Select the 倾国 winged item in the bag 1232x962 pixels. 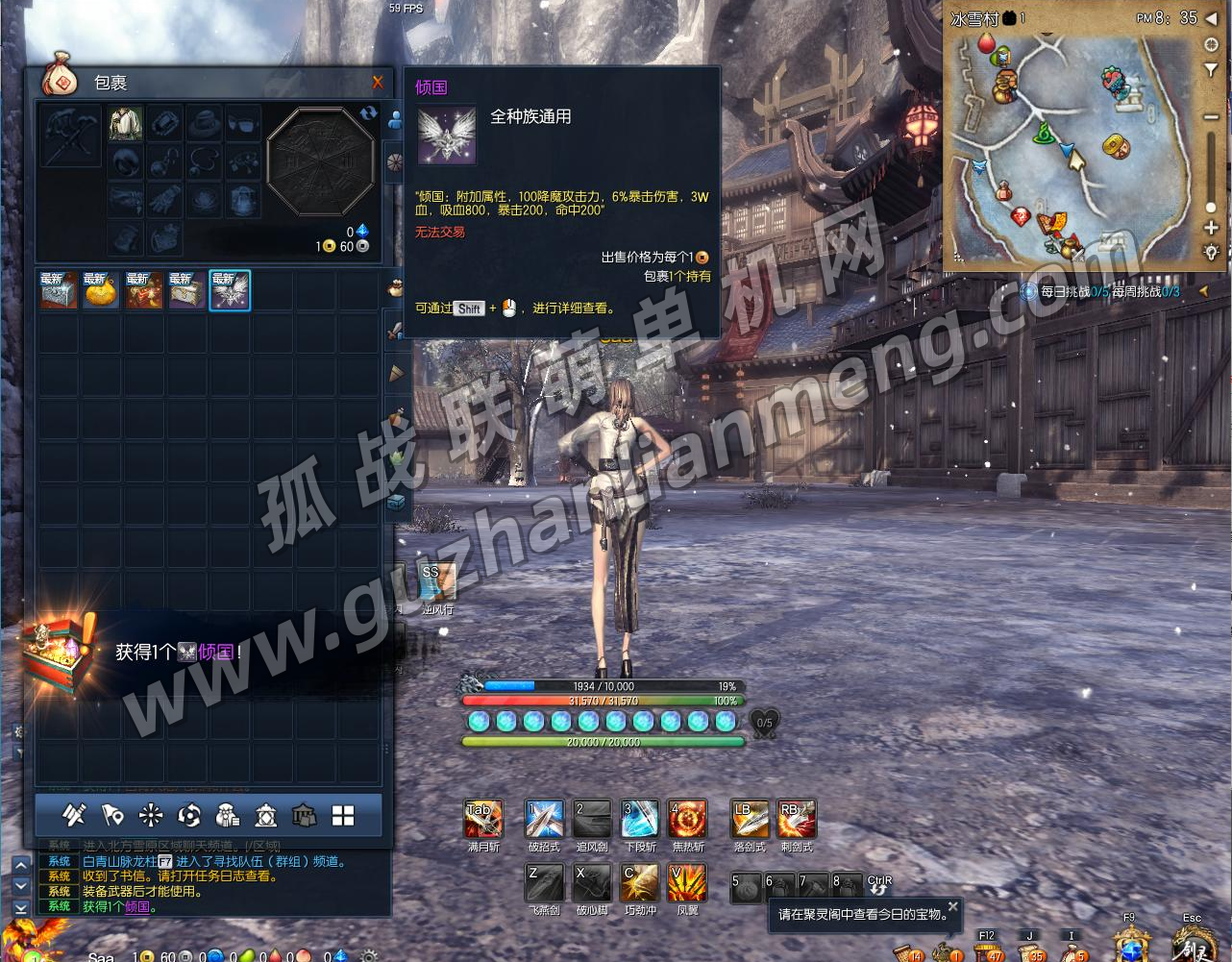pos(230,290)
